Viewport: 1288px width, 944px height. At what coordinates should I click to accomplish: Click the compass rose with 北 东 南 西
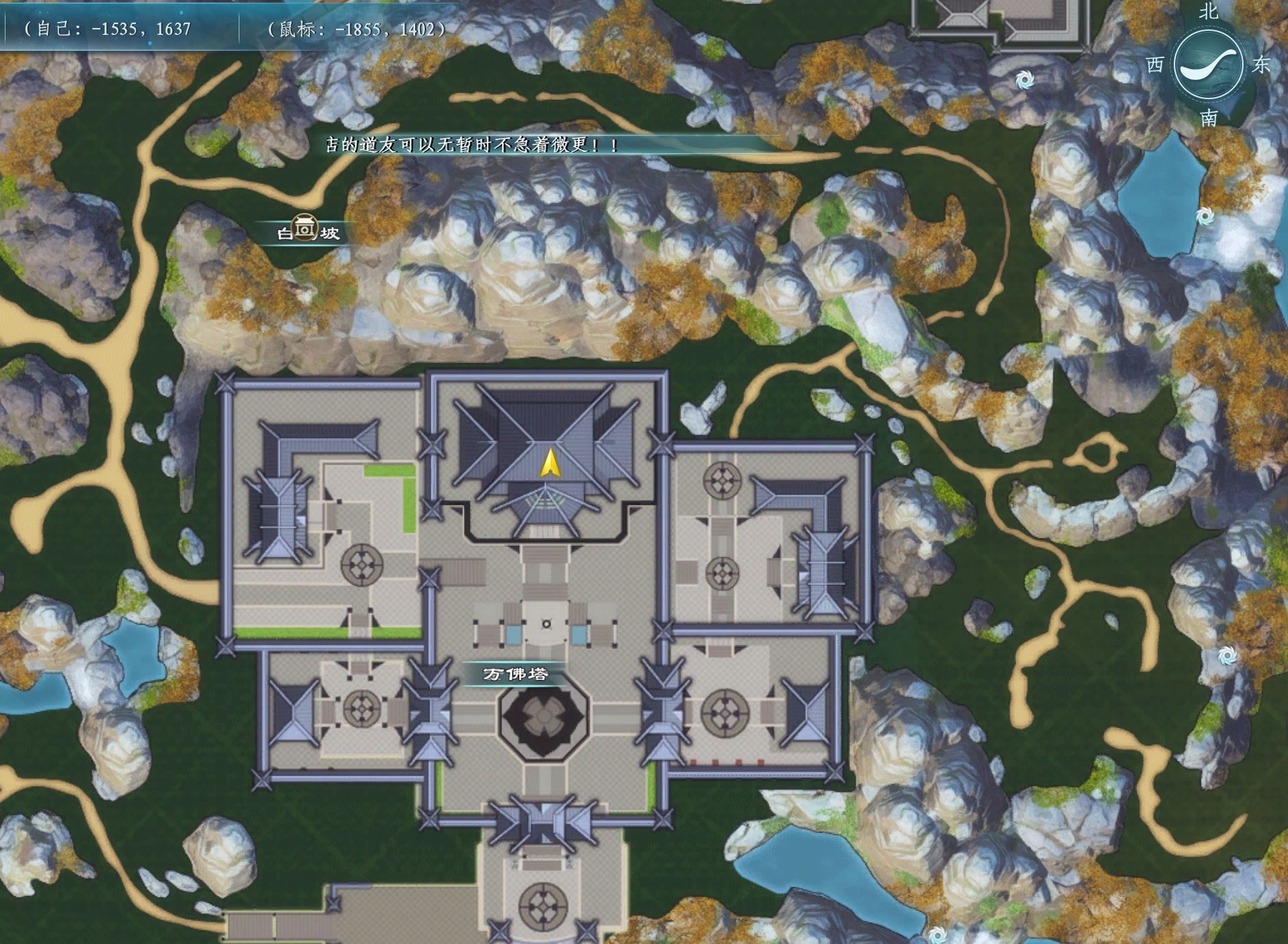click(1208, 66)
